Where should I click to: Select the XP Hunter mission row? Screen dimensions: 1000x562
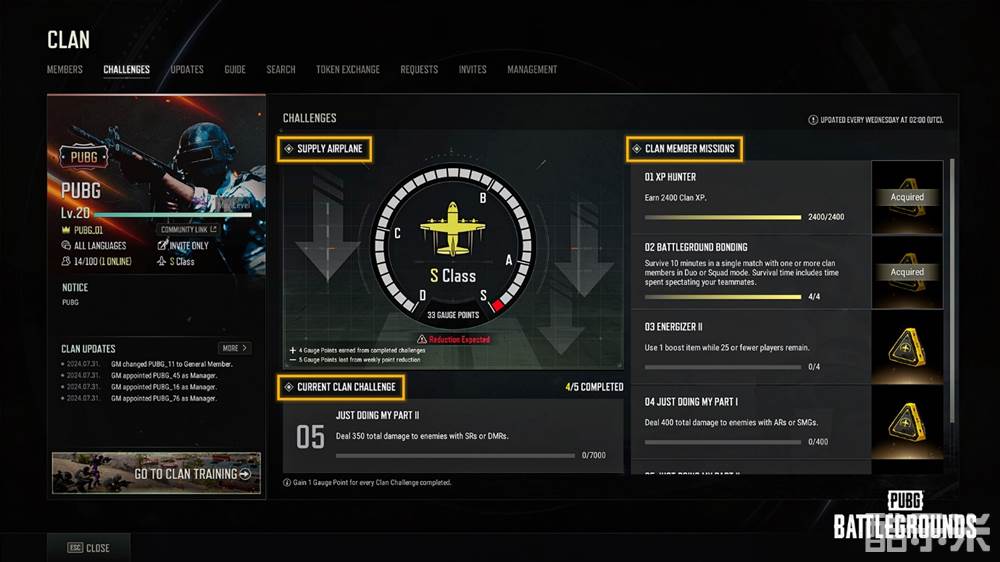click(x=750, y=197)
